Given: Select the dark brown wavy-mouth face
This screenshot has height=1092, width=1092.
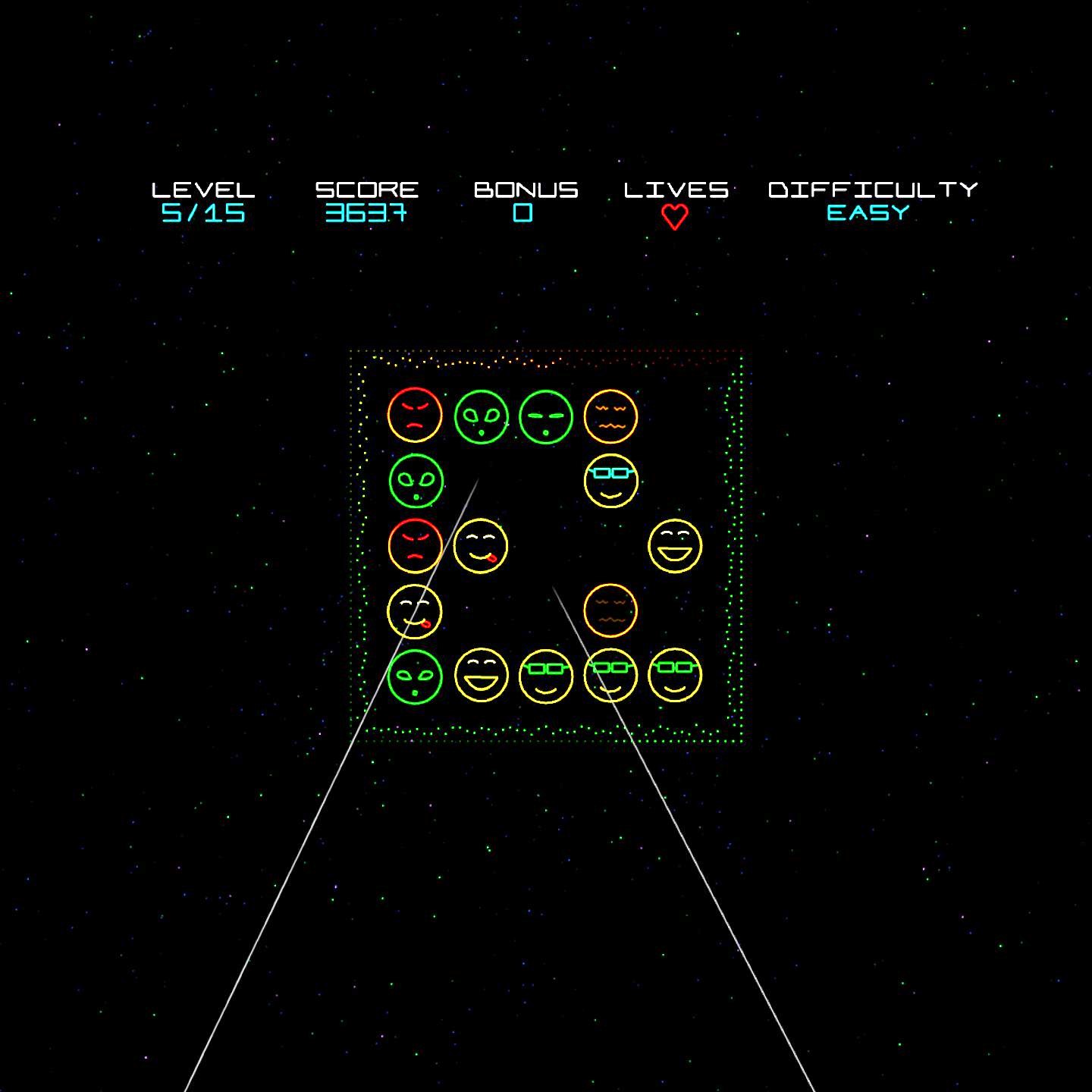Looking at the screenshot, I should (610, 610).
